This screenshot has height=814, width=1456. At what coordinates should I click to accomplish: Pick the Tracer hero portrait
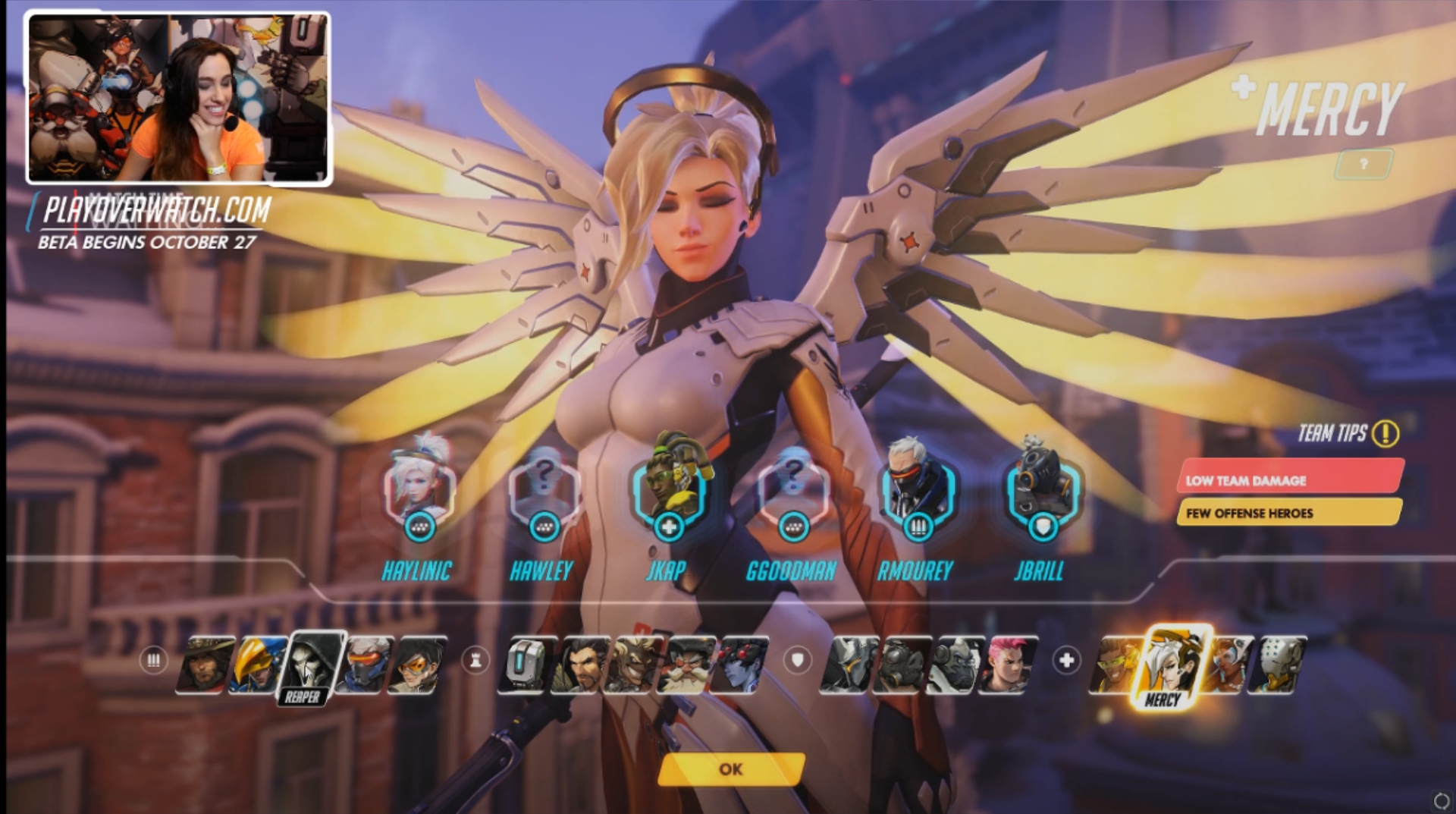pos(416,665)
